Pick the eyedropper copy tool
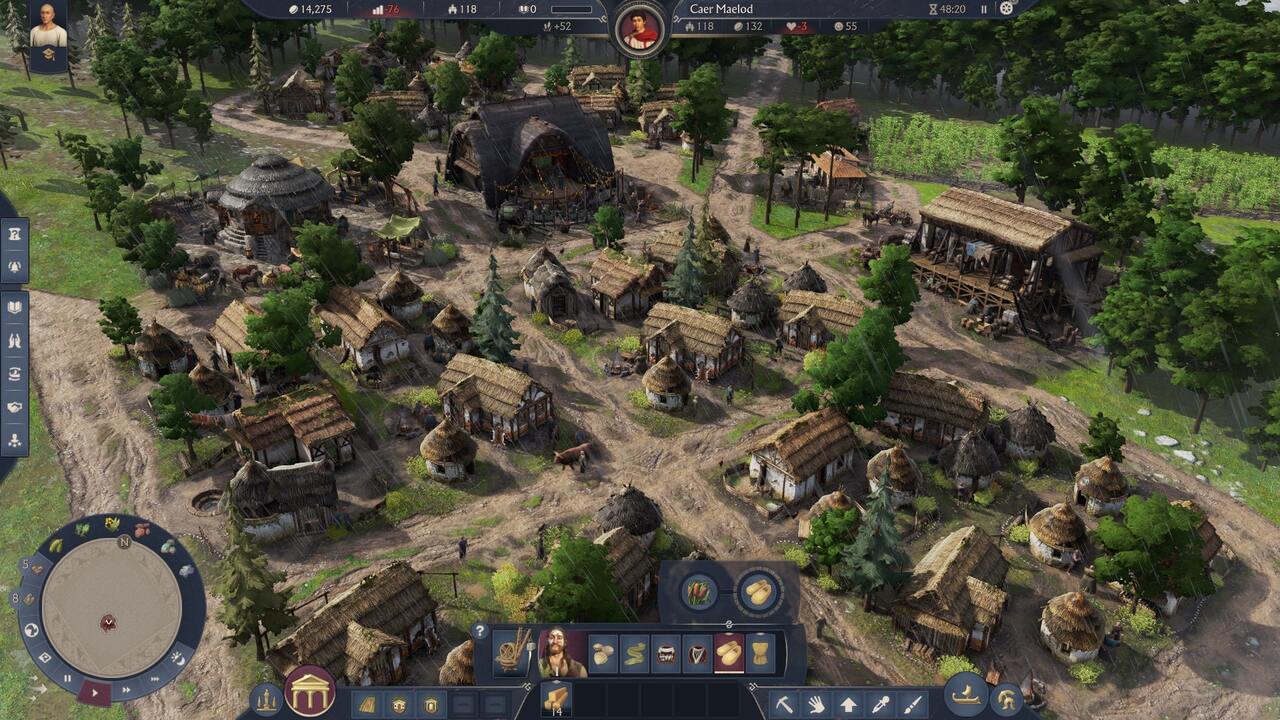Viewport: 1280px width, 720px height. (x=880, y=704)
